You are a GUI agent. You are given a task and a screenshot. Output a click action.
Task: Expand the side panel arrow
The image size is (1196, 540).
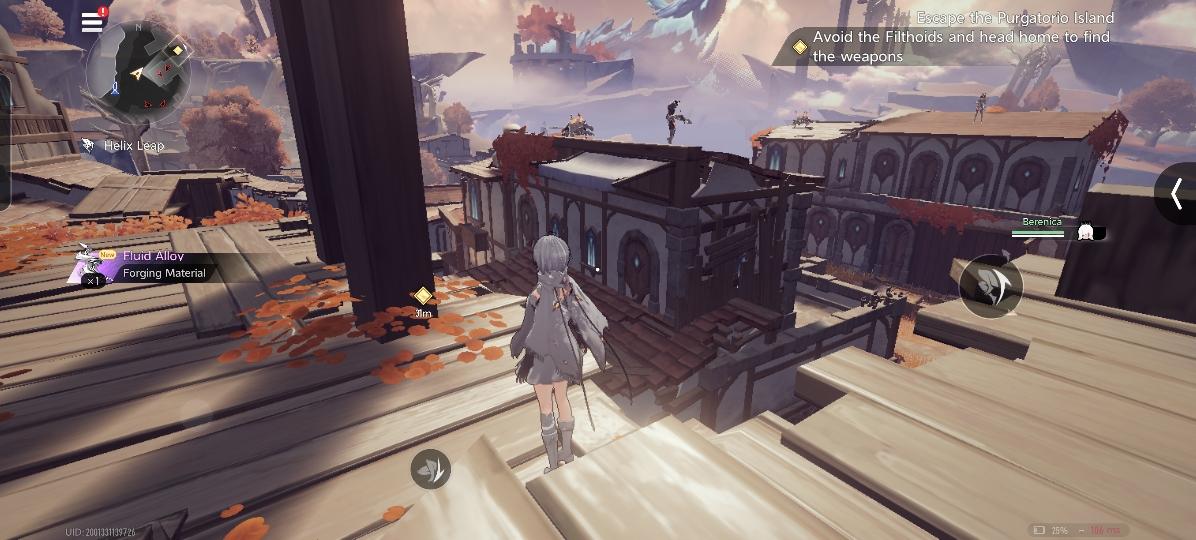(1177, 193)
